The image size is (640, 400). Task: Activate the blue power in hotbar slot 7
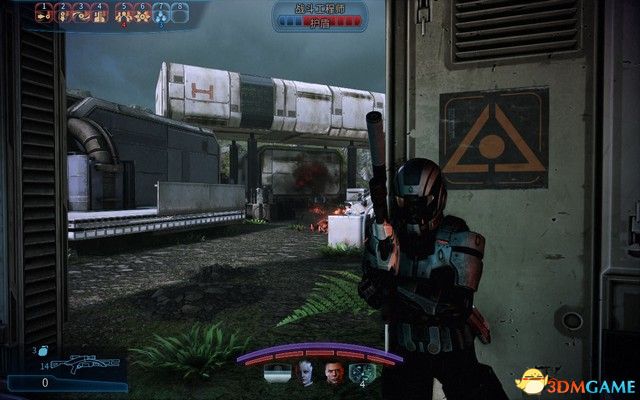click(161, 15)
